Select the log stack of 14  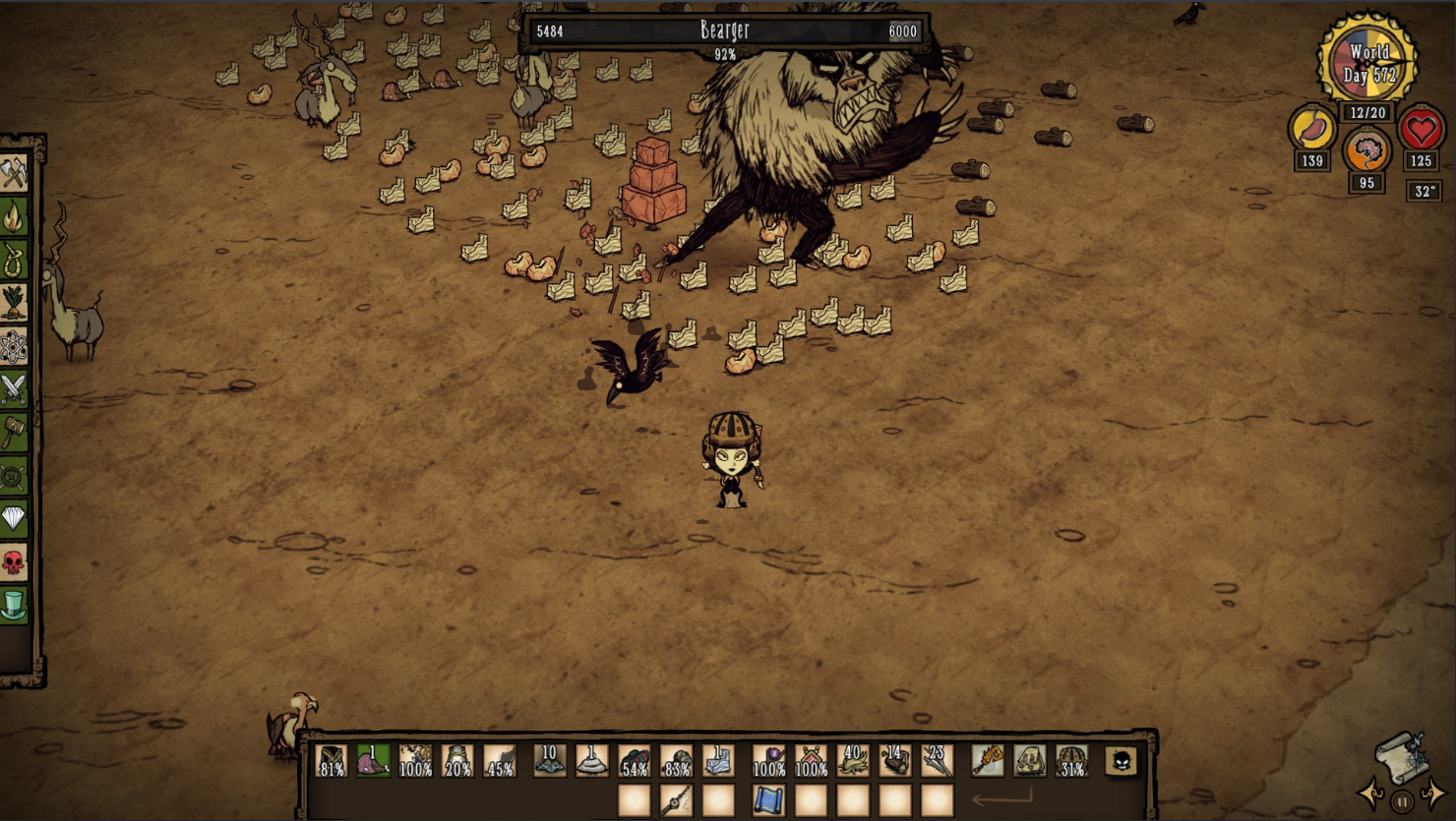pos(894,761)
